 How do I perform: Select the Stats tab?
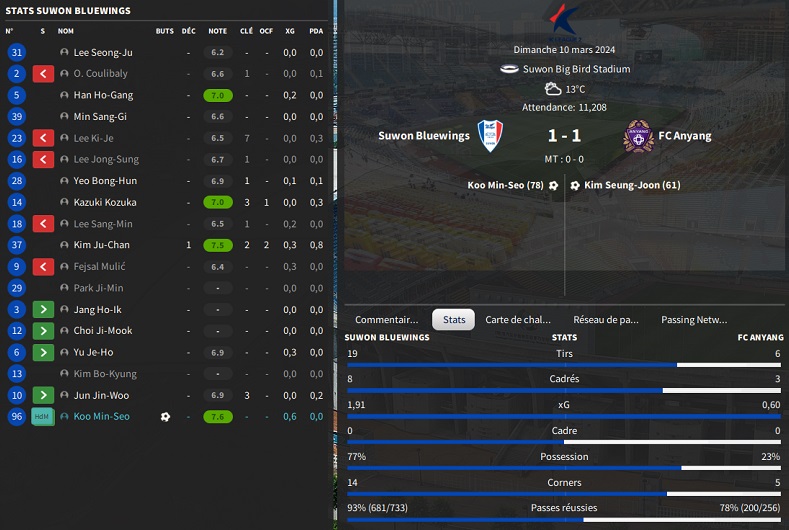[x=454, y=320]
